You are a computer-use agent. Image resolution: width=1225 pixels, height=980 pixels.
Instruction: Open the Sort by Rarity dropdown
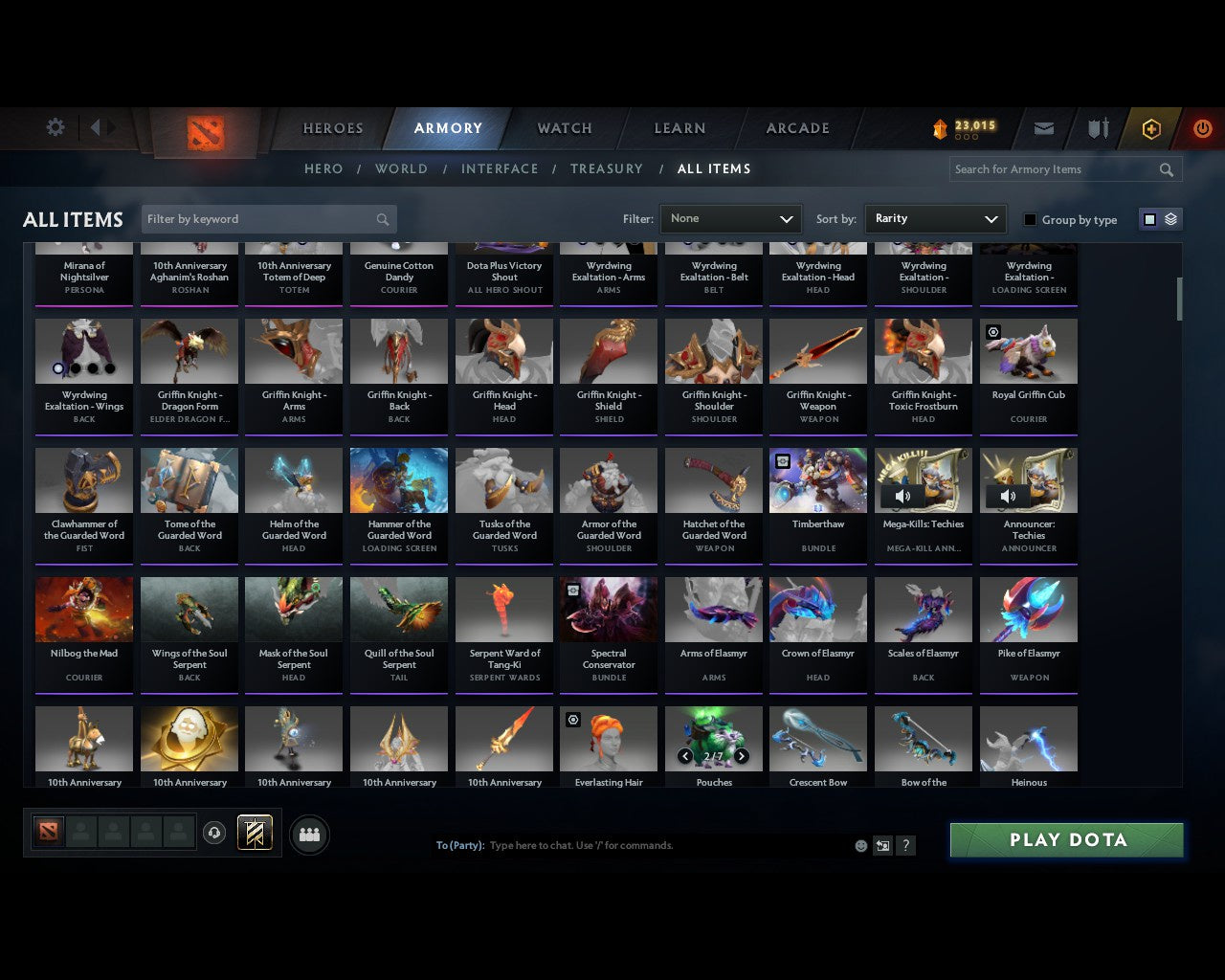click(x=935, y=218)
